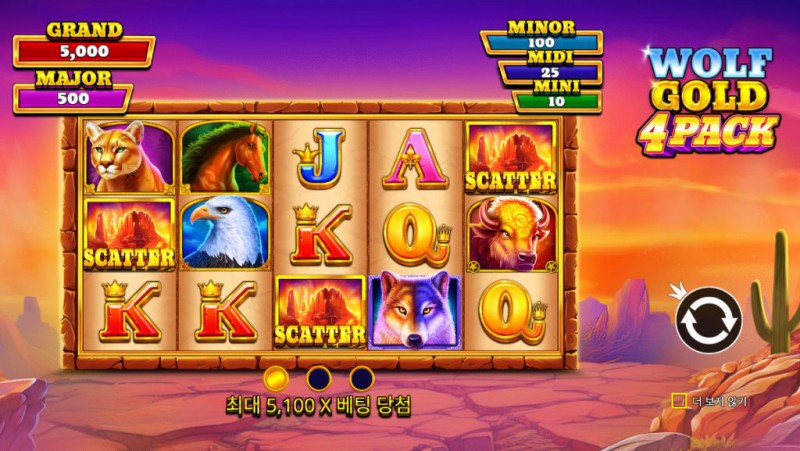Image resolution: width=800 pixels, height=451 pixels.
Task: Switch to the middle page indicator dot
Action: (319, 378)
